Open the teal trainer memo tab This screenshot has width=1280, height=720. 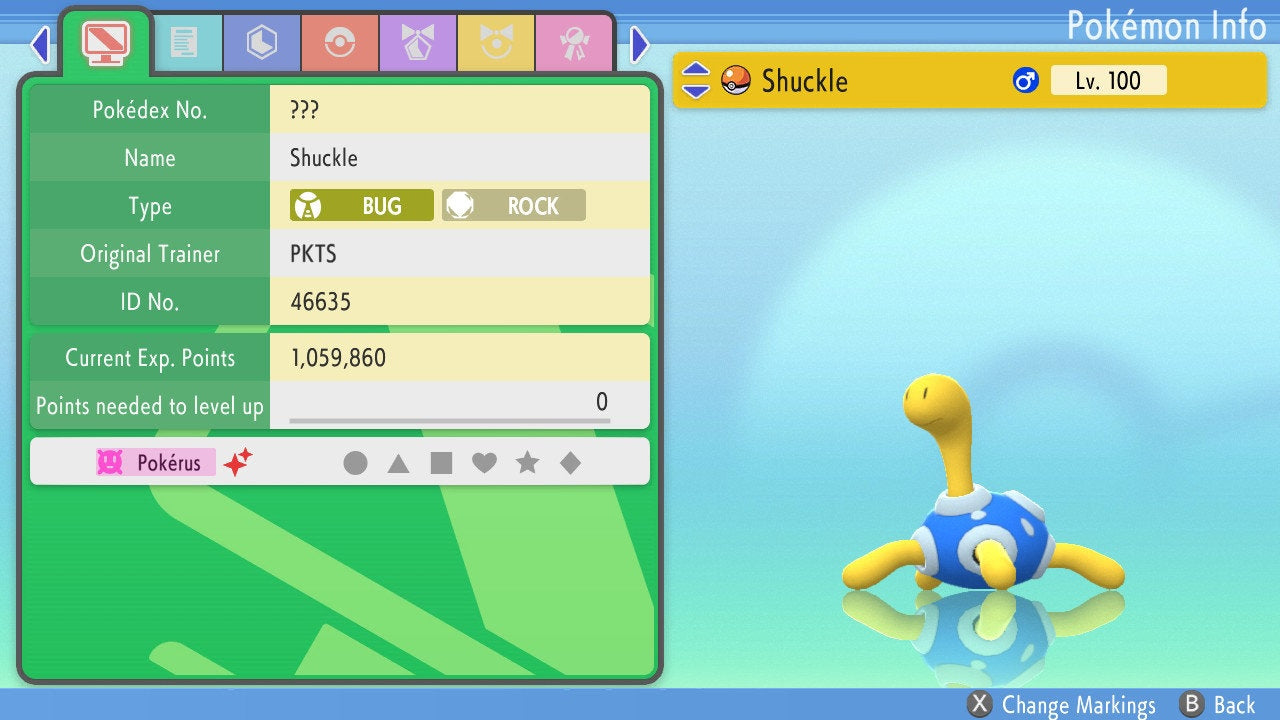[x=184, y=43]
